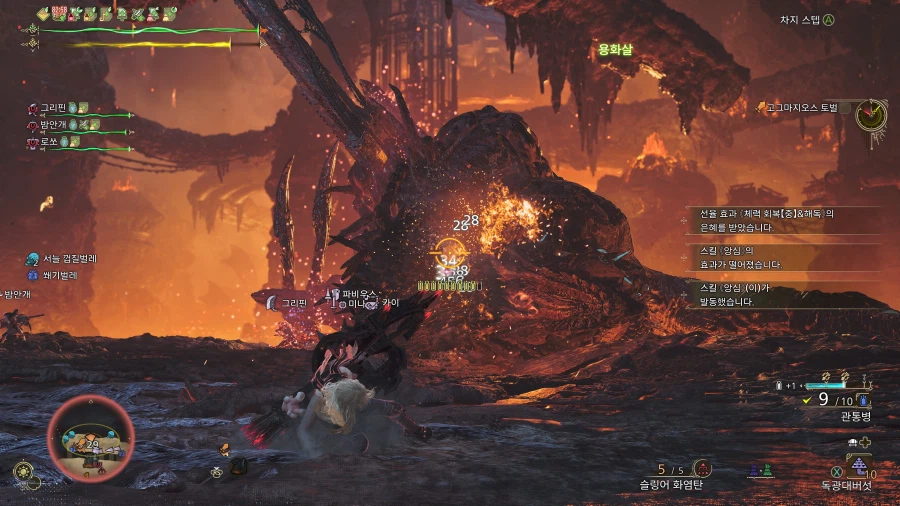
Task: Click the sun icon beside the minimap
Action: click(22, 470)
